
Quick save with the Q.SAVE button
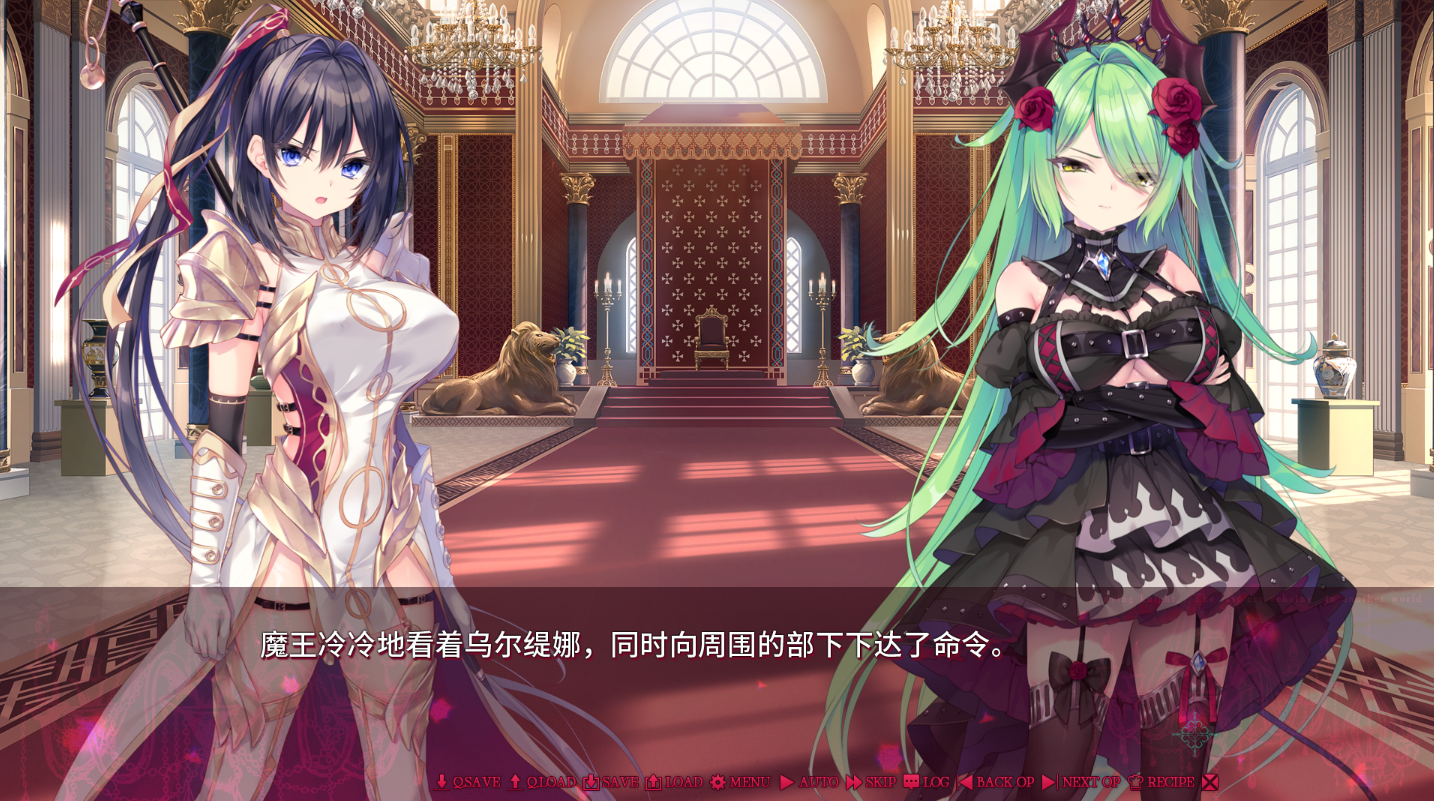click(x=468, y=782)
